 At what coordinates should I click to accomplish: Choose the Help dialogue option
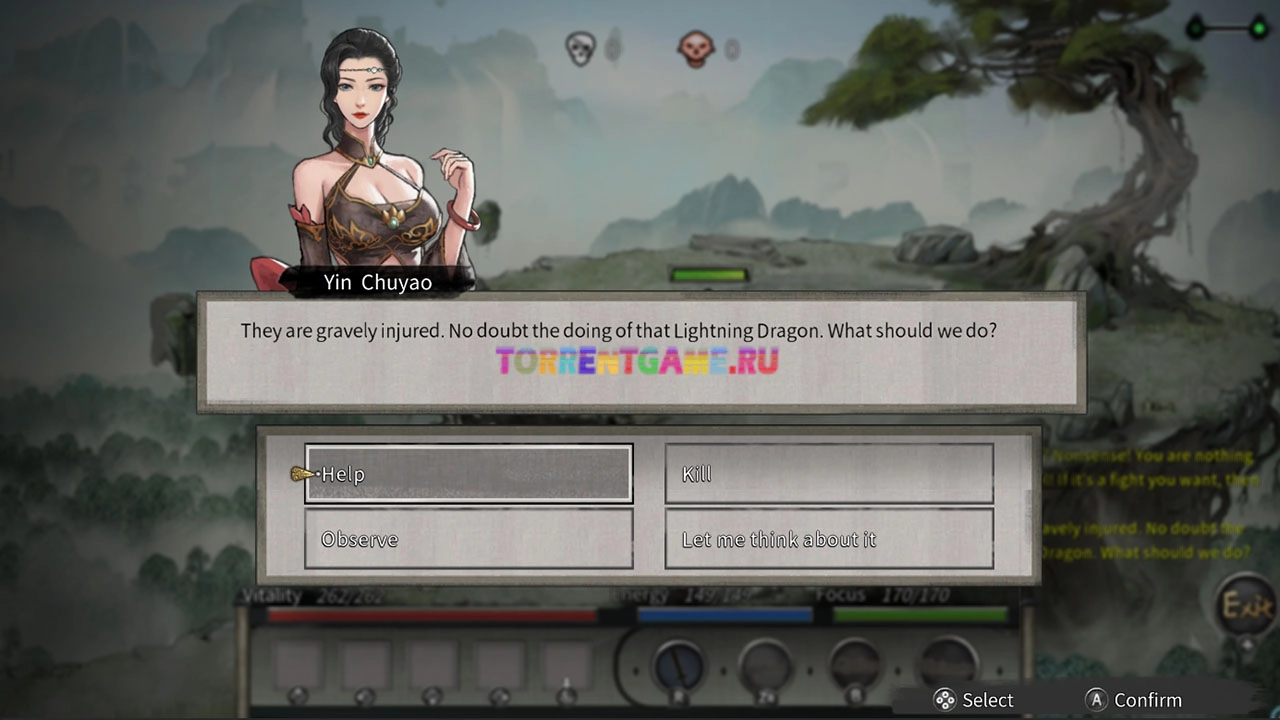click(469, 474)
